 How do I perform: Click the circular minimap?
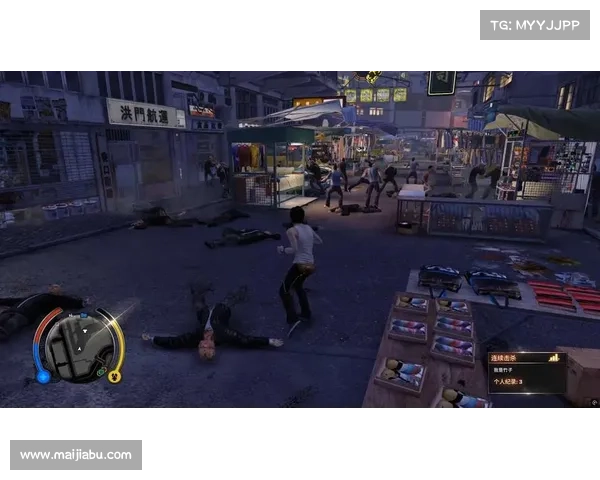[x=78, y=345]
